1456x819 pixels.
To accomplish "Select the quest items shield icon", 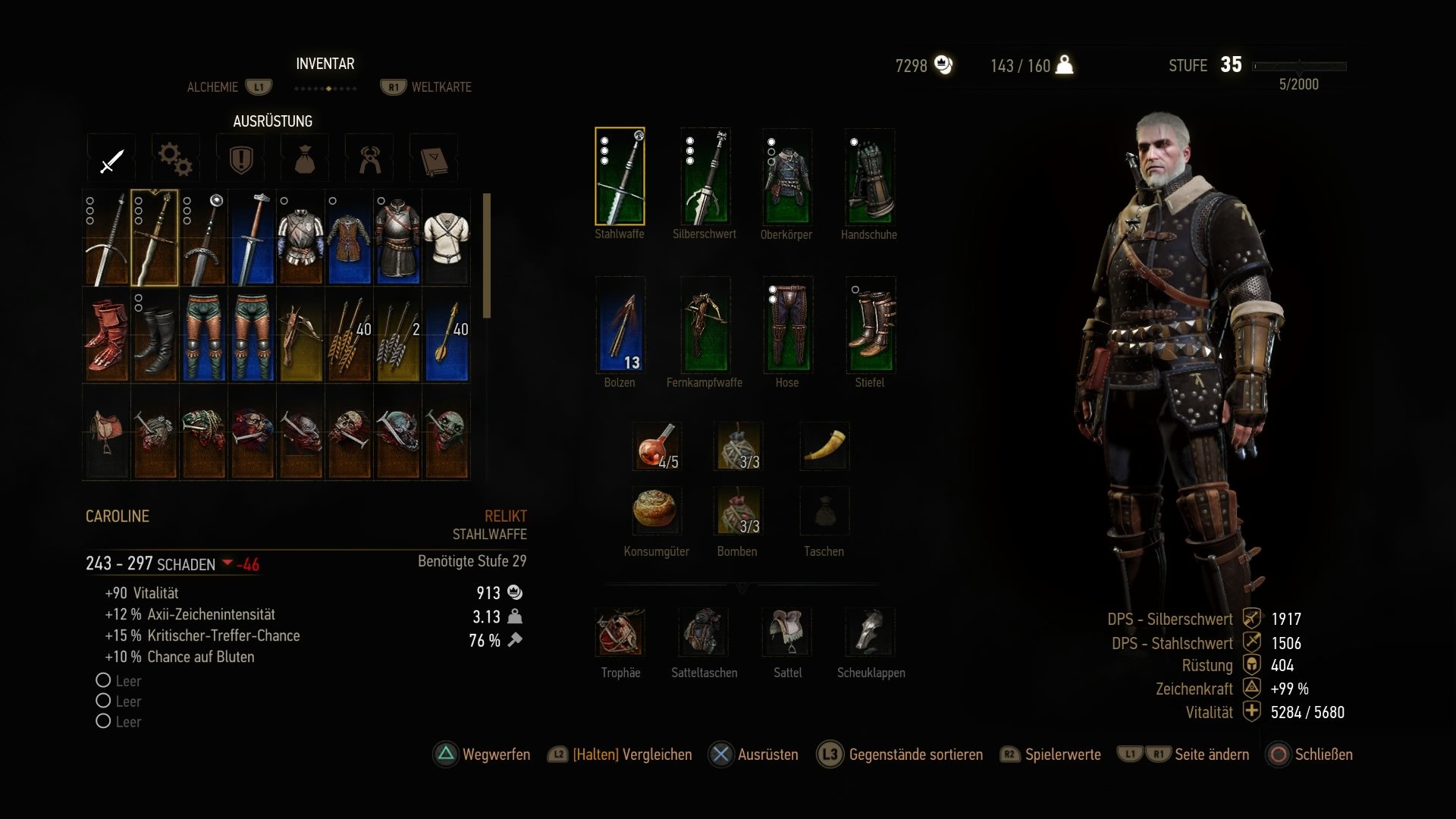I will coord(240,158).
